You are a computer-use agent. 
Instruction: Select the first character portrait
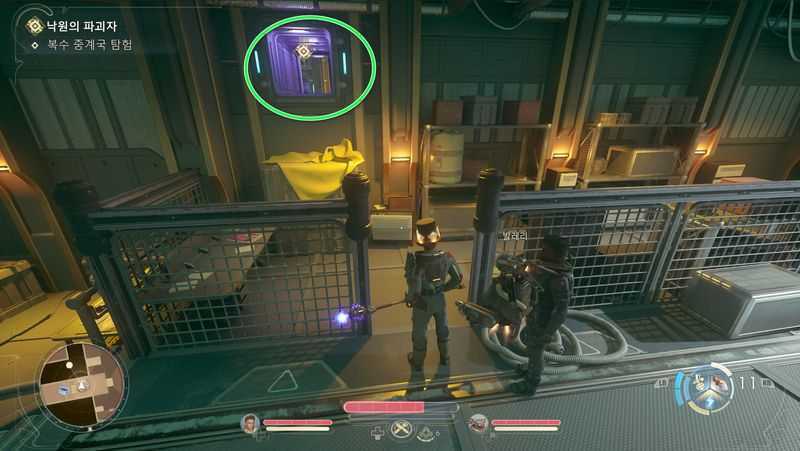[x=250, y=424]
